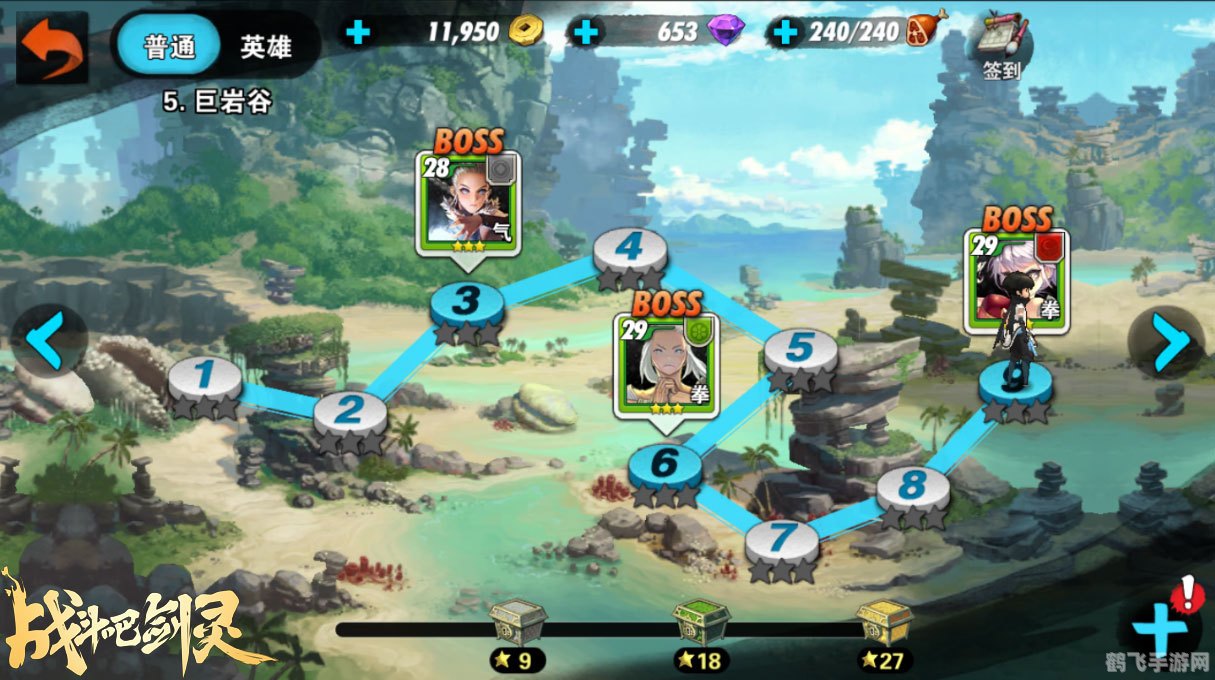Image resolution: width=1215 pixels, height=680 pixels.
Task: Select stage 5 node
Action: (x=801, y=350)
